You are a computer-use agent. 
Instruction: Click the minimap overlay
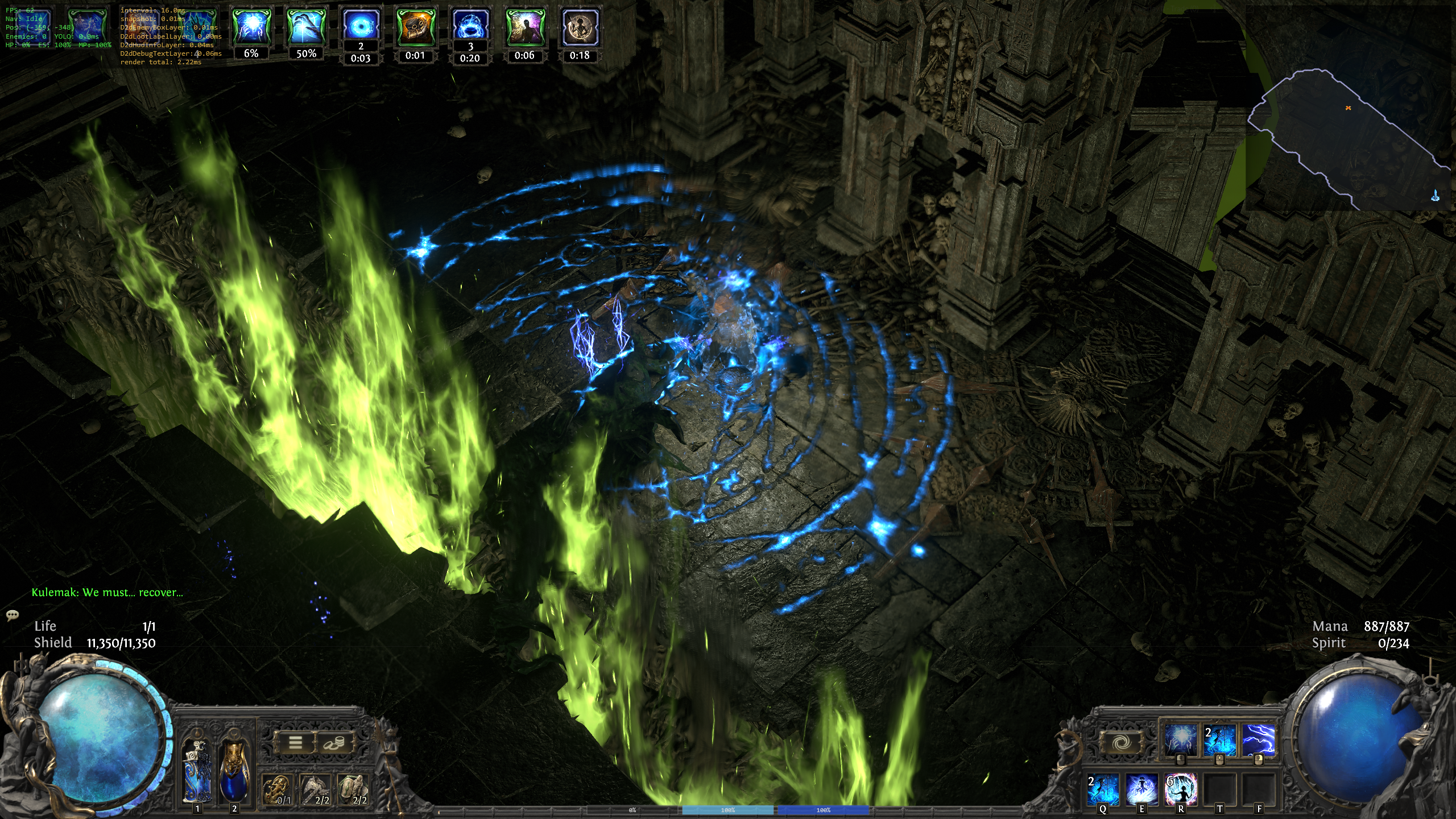(1348, 136)
